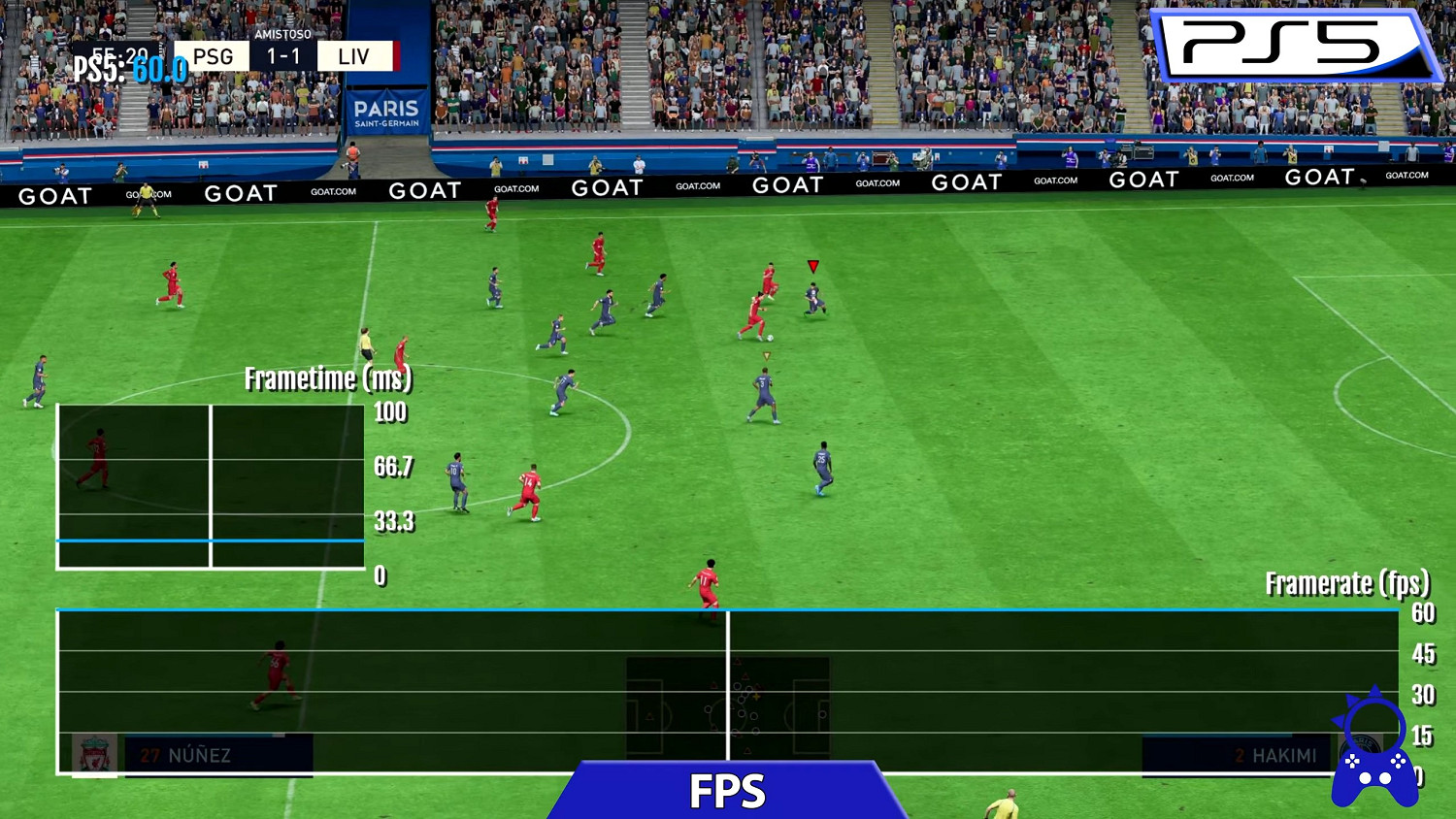Click the red triangle player indicator
Image resolution: width=1456 pixels, height=819 pixels.
click(x=812, y=264)
